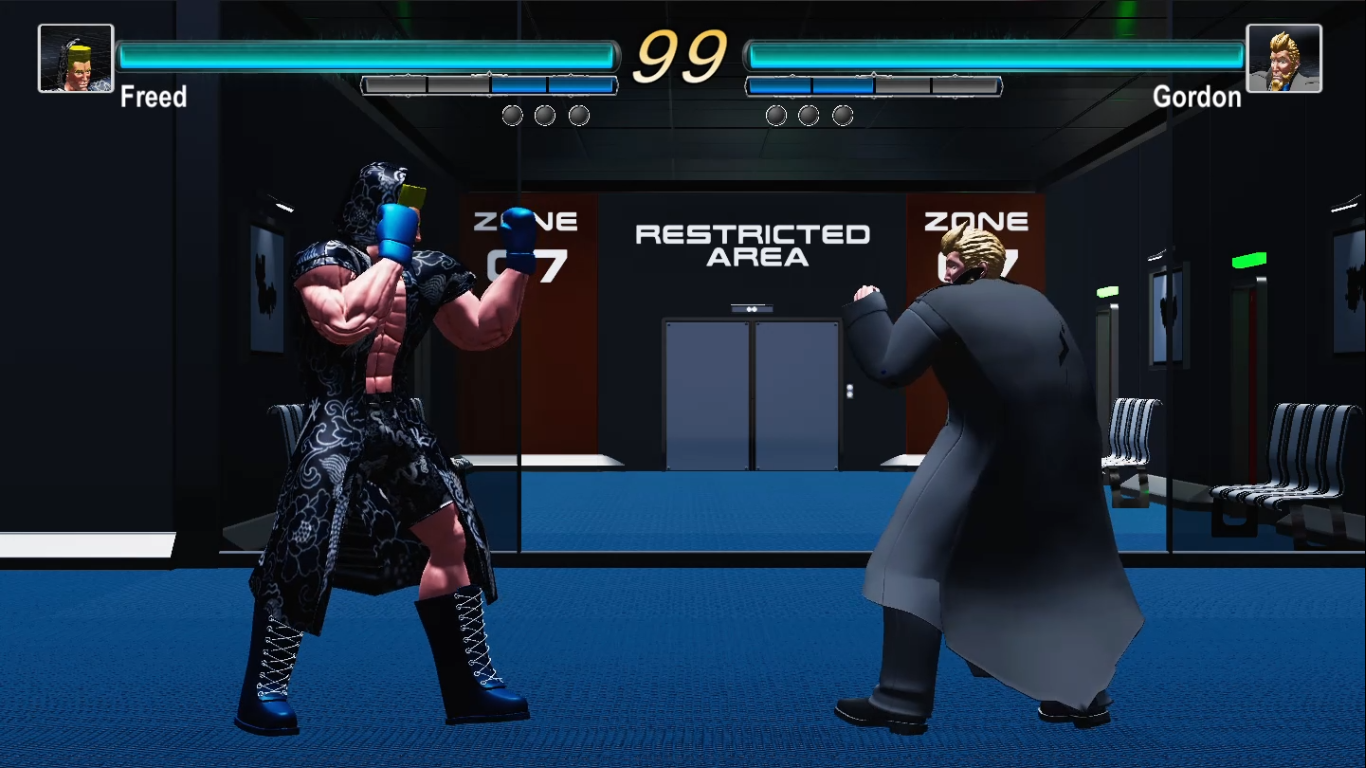The width and height of the screenshot is (1366, 768).
Task: Select the first round indicator dot under Freed's bar
Action: click(511, 115)
